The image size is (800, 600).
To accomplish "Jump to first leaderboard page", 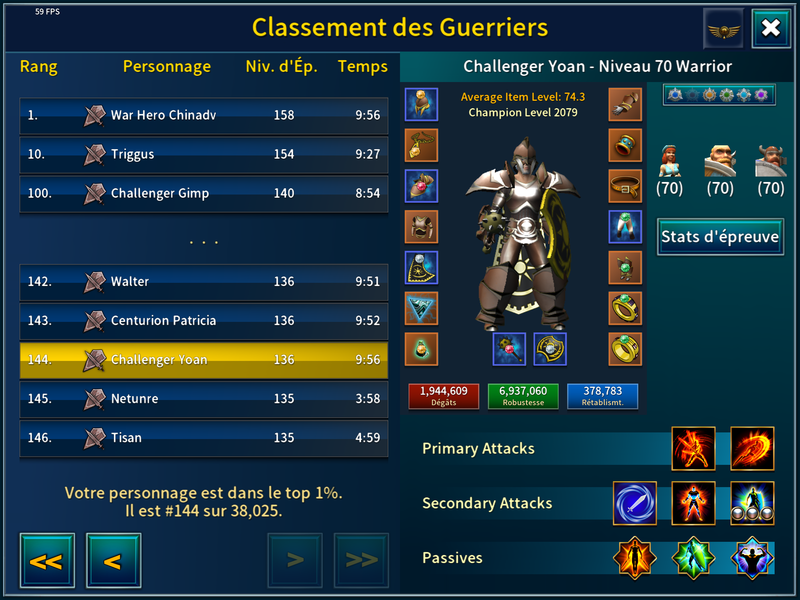I will pos(45,561).
